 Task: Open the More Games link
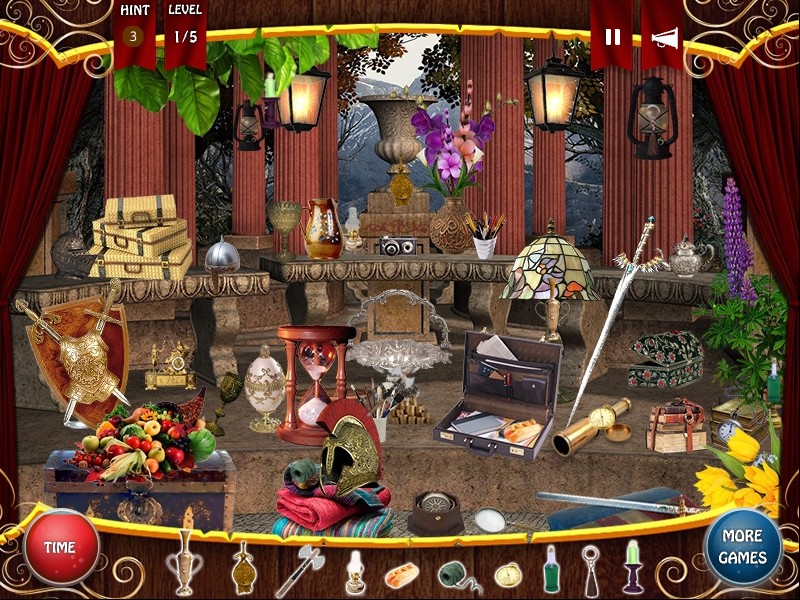tap(742, 546)
